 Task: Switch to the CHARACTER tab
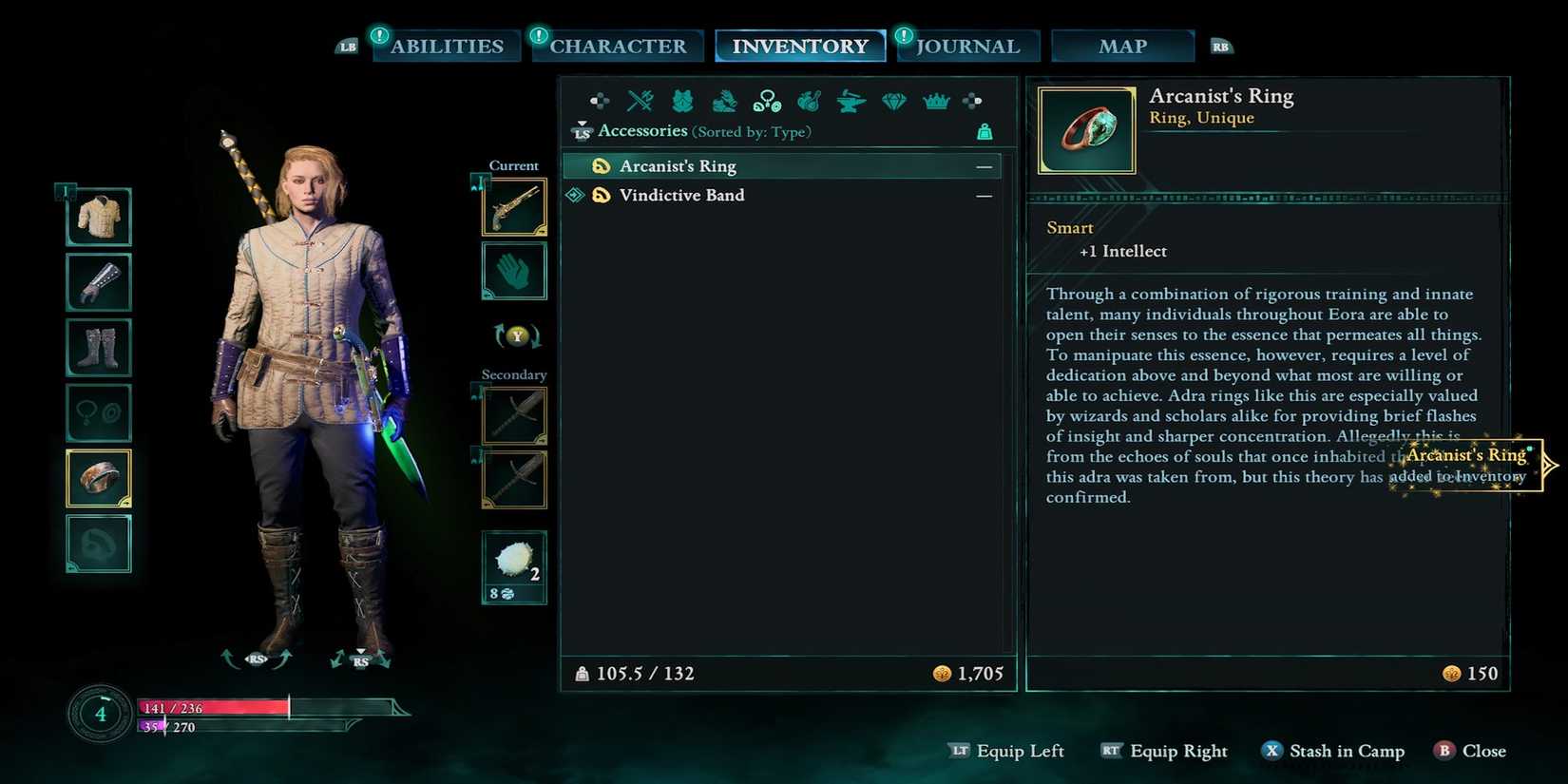click(x=617, y=46)
